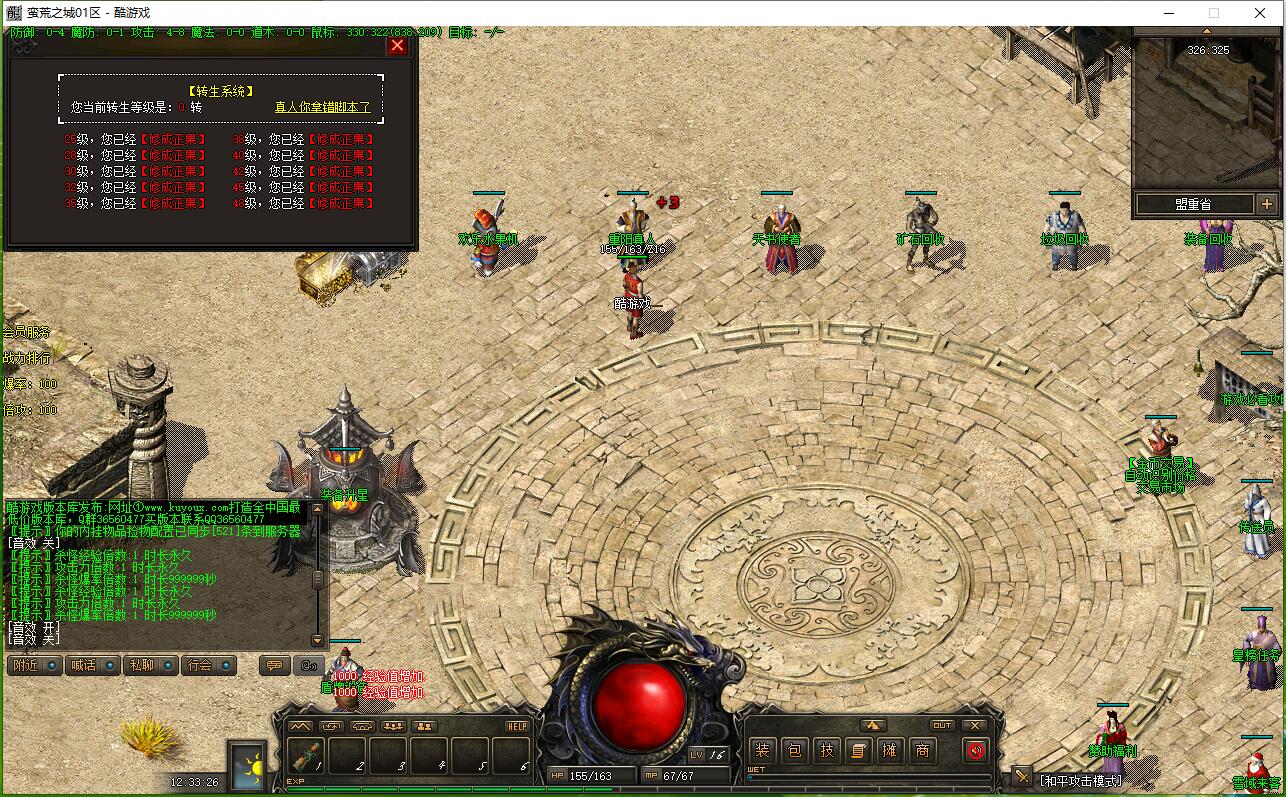Image resolution: width=1286 pixels, height=797 pixels.
Task: Use the scroll item in hotbar slot 1
Action: [x=306, y=756]
